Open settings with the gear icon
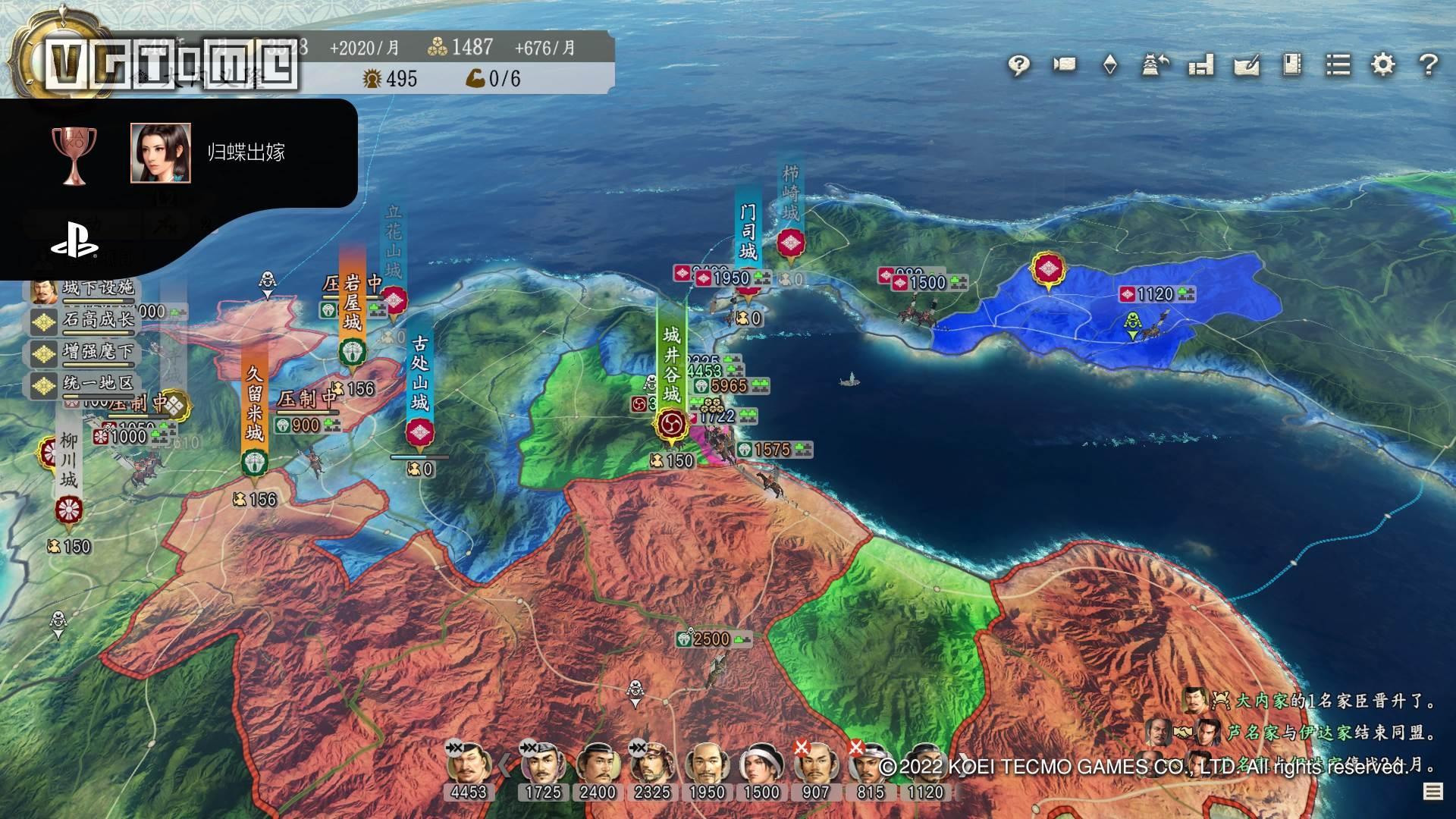The width and height of the screenshot is (1456, 819). pos(1383,65)
